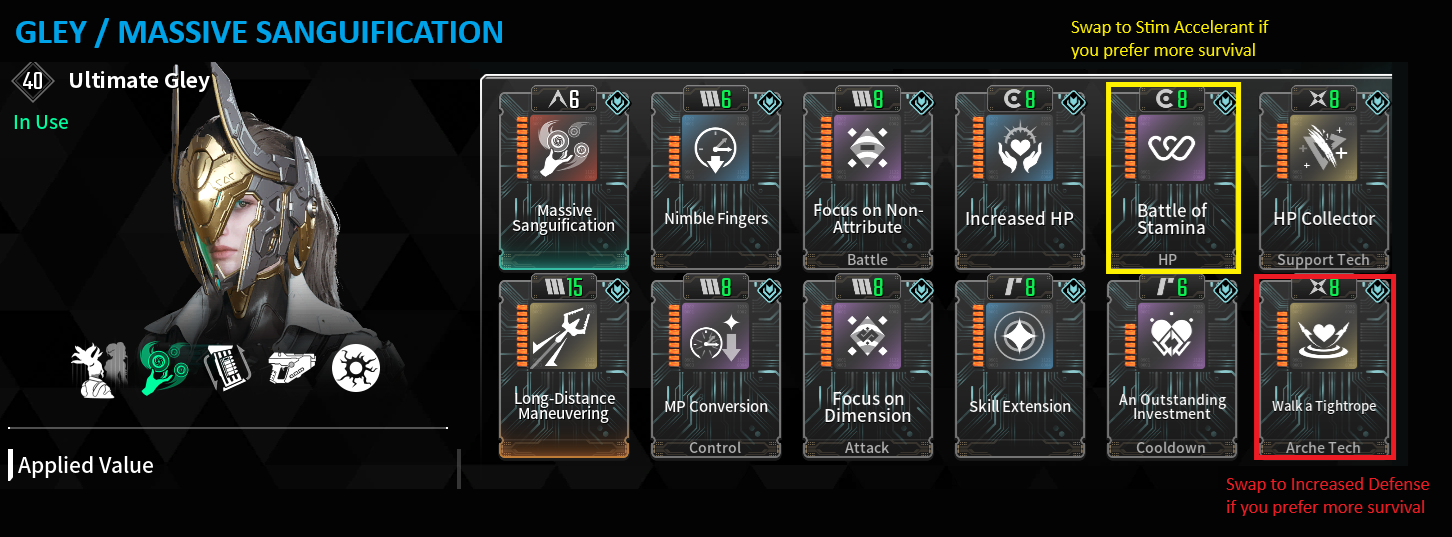Choose the Skill Extension module
The width and height of the screenshot is (1452, 537).
pos(1019,368)
